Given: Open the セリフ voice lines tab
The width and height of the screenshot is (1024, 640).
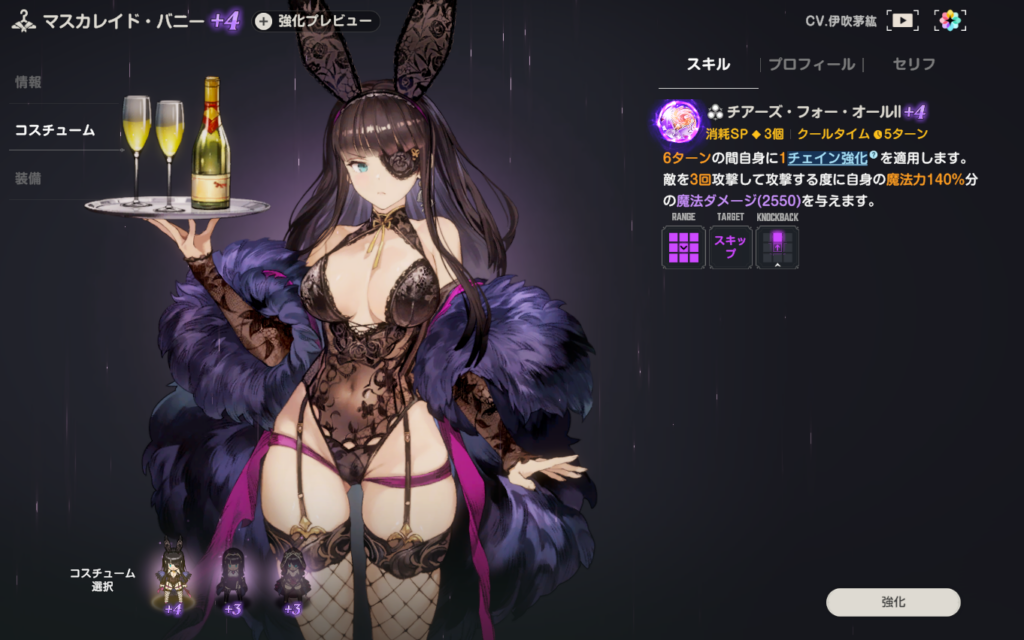Looking at the screenshot, I should coord(914,65).
